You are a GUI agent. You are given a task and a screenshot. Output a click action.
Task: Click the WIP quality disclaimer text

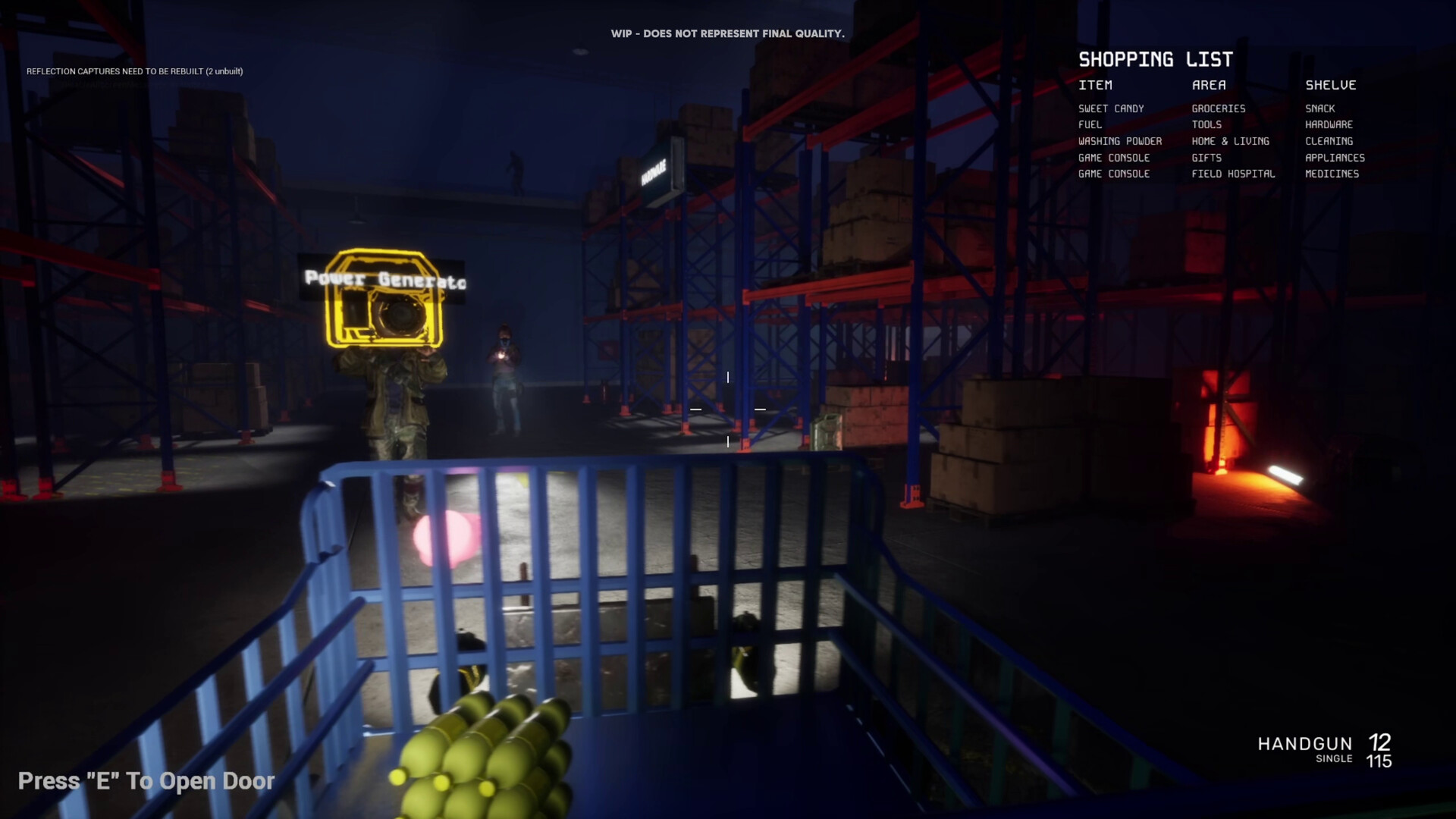tap(727, 33)
